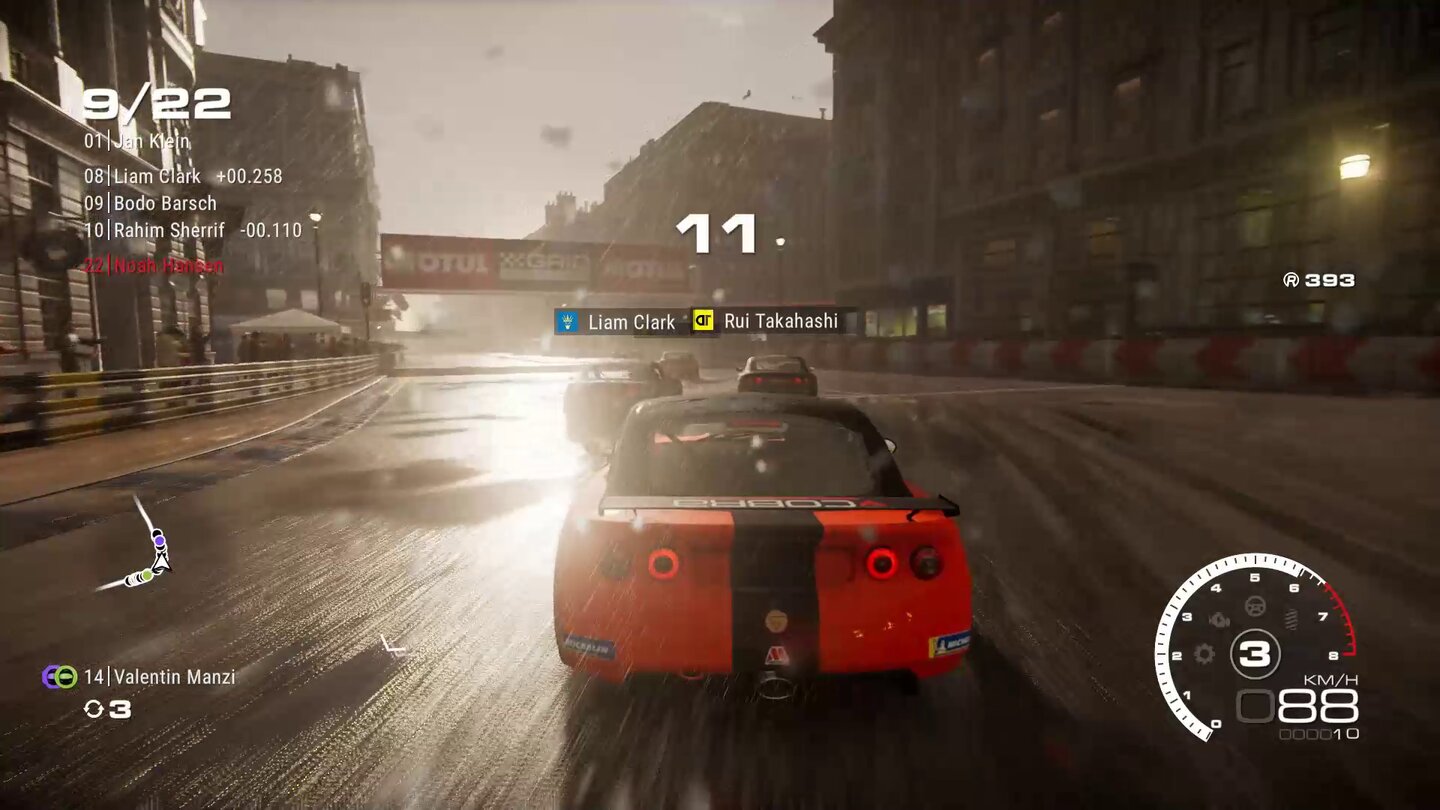The height and width of the screenshot is (810, 1440).
Task: Click the tire wear icon in the gauge cluster
Action: 1290,619
